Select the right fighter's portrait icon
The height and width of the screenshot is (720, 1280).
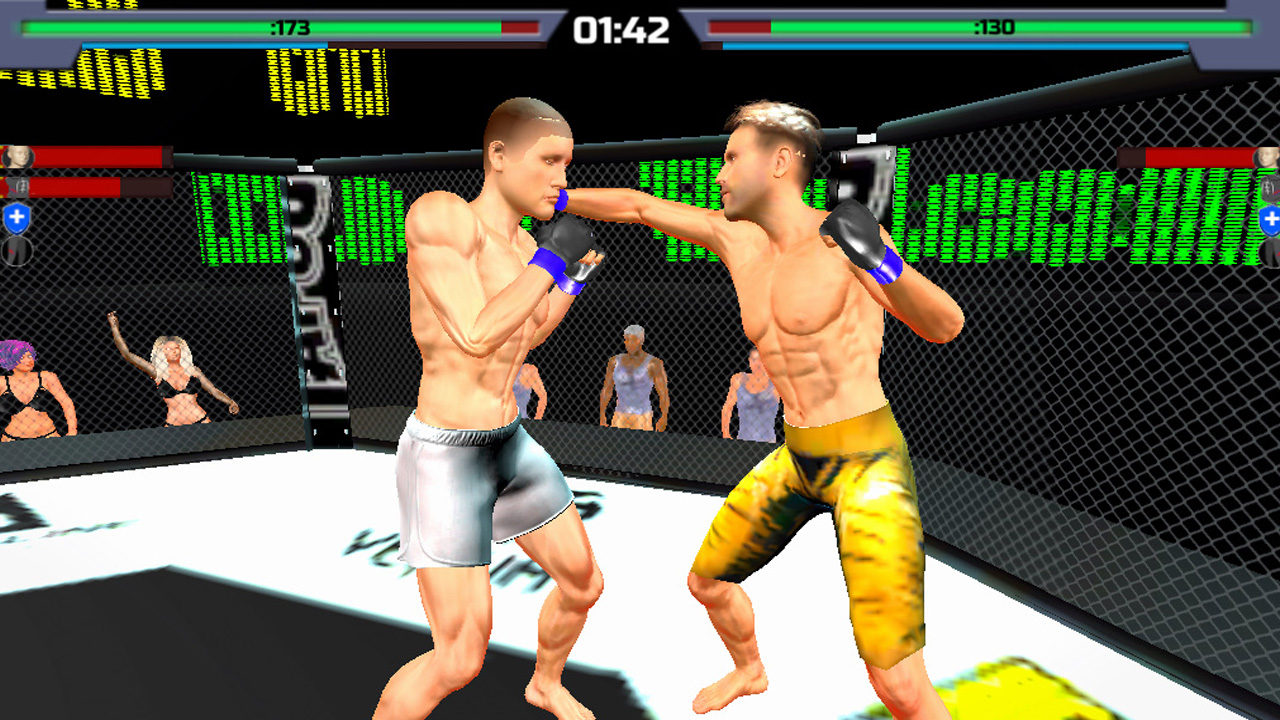[x=1268, y=157]
